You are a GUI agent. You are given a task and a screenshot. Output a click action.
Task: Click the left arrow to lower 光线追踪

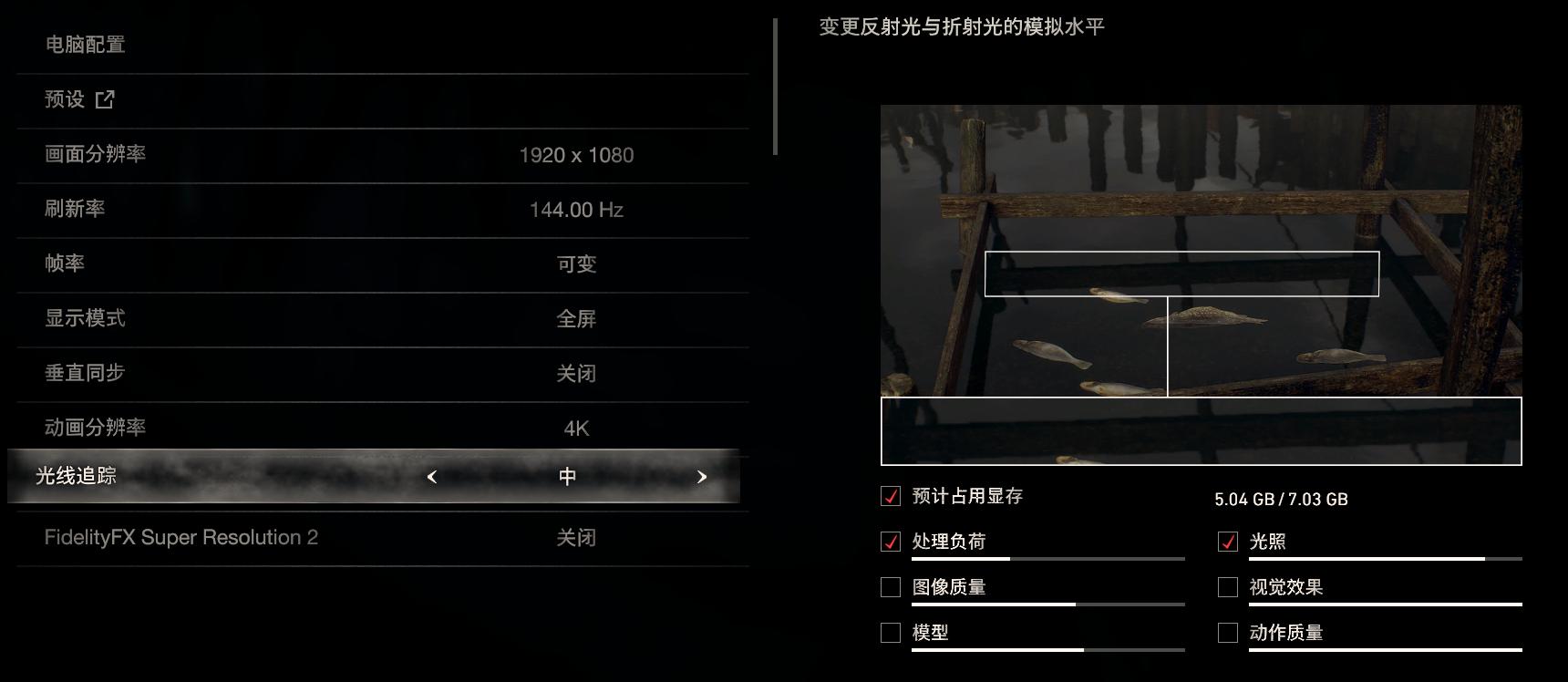coord(432,476)
